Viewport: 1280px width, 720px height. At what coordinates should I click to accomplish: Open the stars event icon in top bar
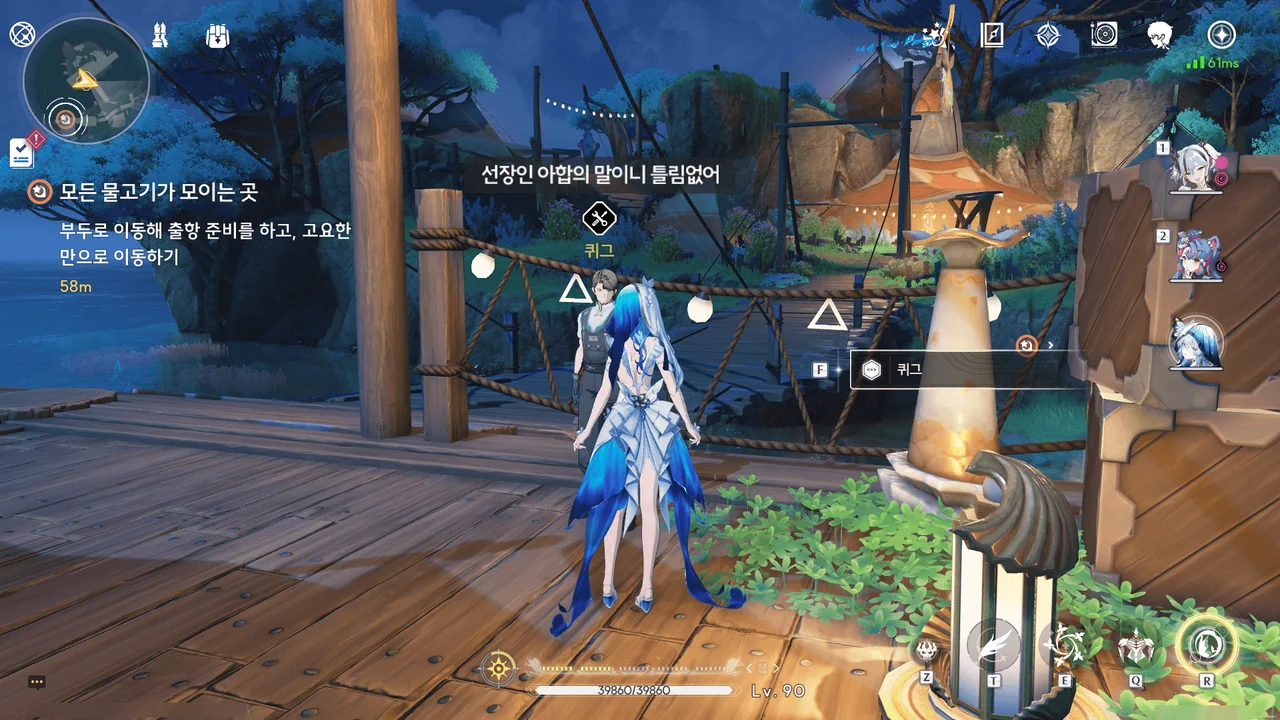tap(935, 36)
